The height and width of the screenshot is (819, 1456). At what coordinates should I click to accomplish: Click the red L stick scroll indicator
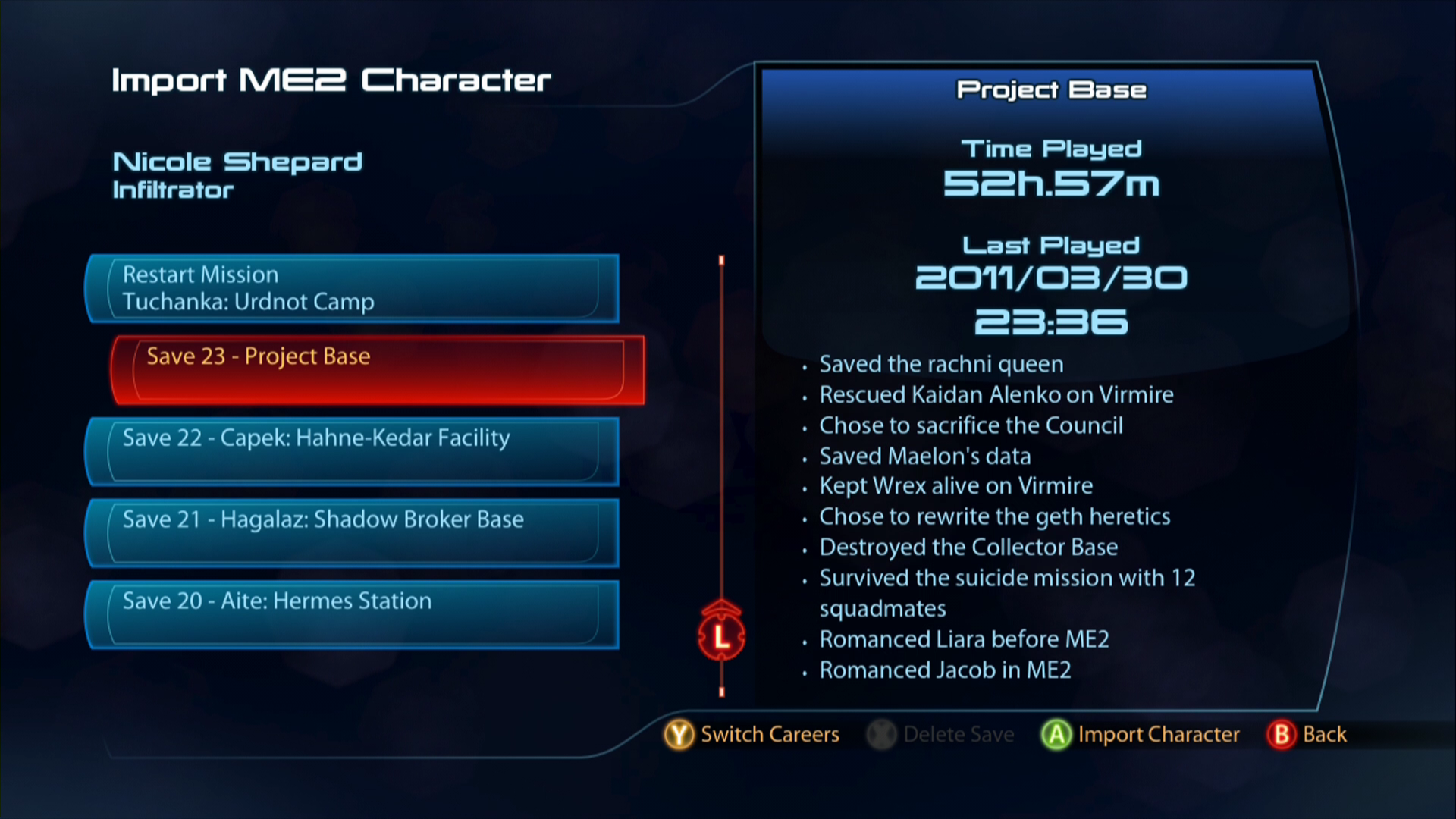coord(720,637)
